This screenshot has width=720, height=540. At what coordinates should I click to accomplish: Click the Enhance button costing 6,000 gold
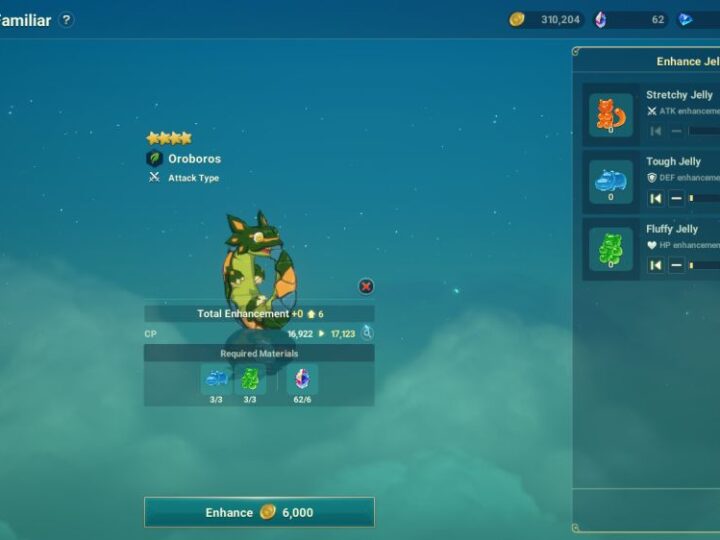(x=259, y=512)
